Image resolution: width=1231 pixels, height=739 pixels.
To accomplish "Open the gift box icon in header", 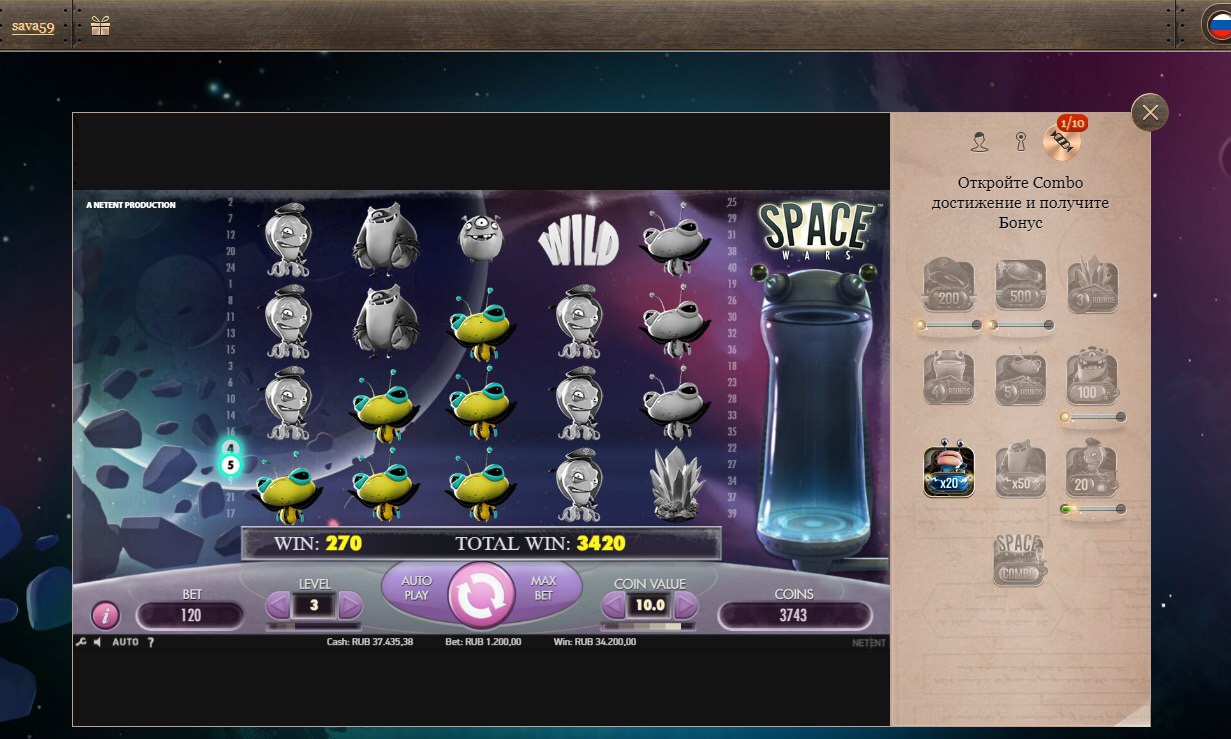I will click(x=100, y=26).
